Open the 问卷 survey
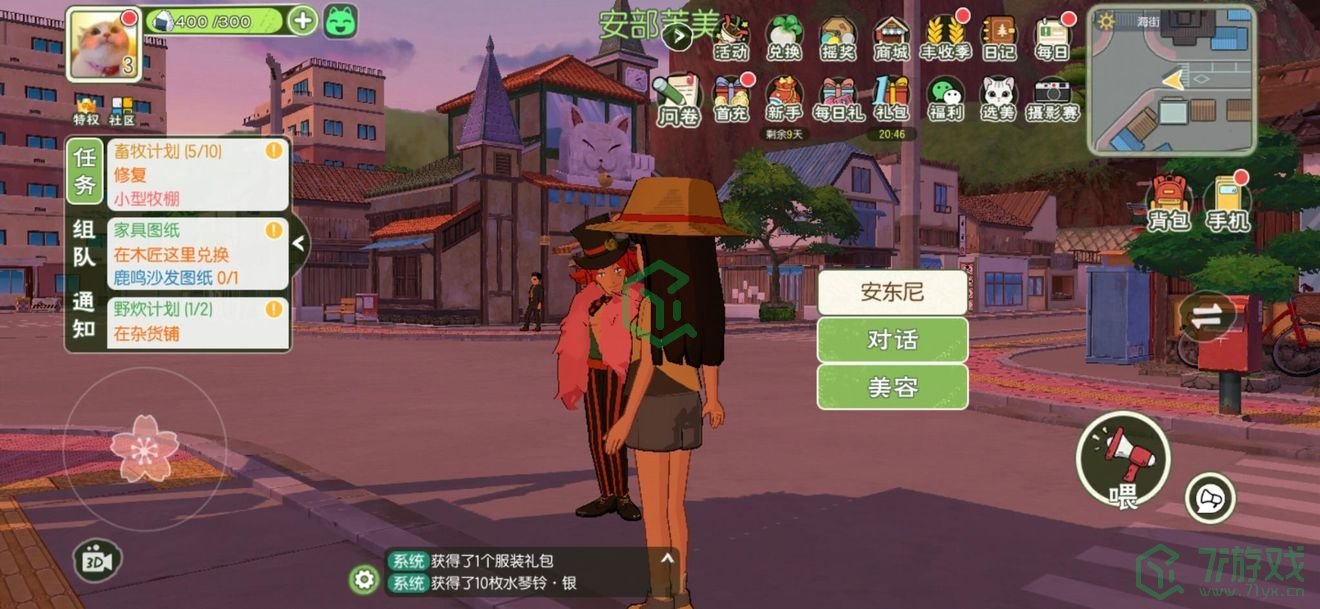The image size is (1320, 609). [x=678, y=100]
